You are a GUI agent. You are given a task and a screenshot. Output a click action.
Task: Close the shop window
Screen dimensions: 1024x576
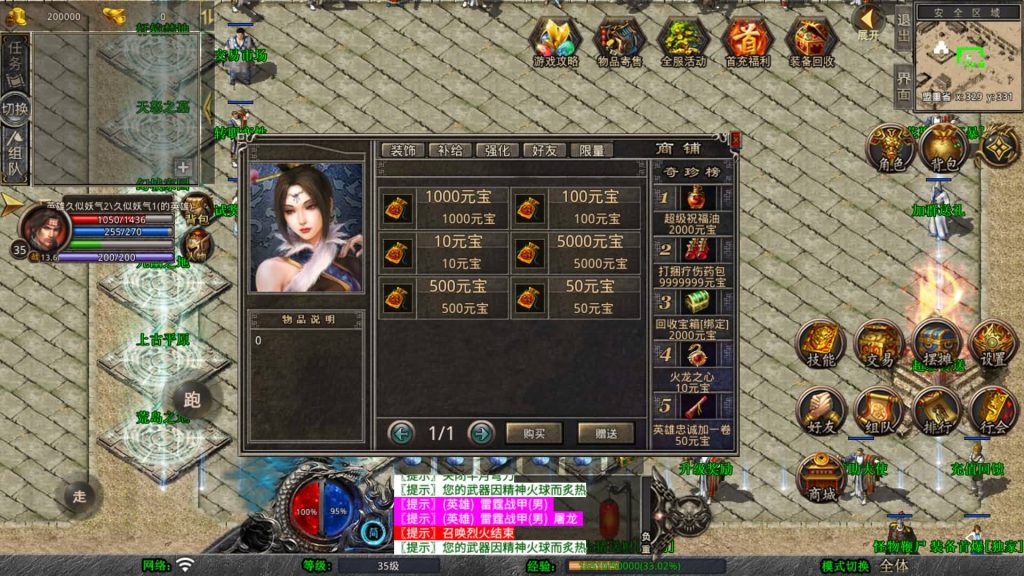735,141
